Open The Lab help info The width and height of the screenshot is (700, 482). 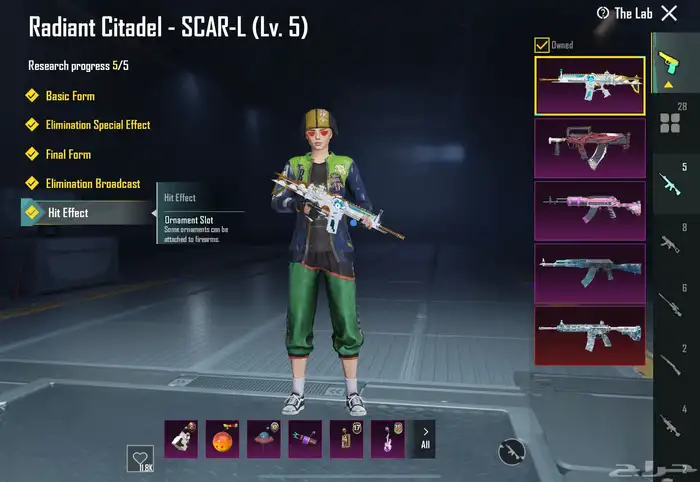603,13
